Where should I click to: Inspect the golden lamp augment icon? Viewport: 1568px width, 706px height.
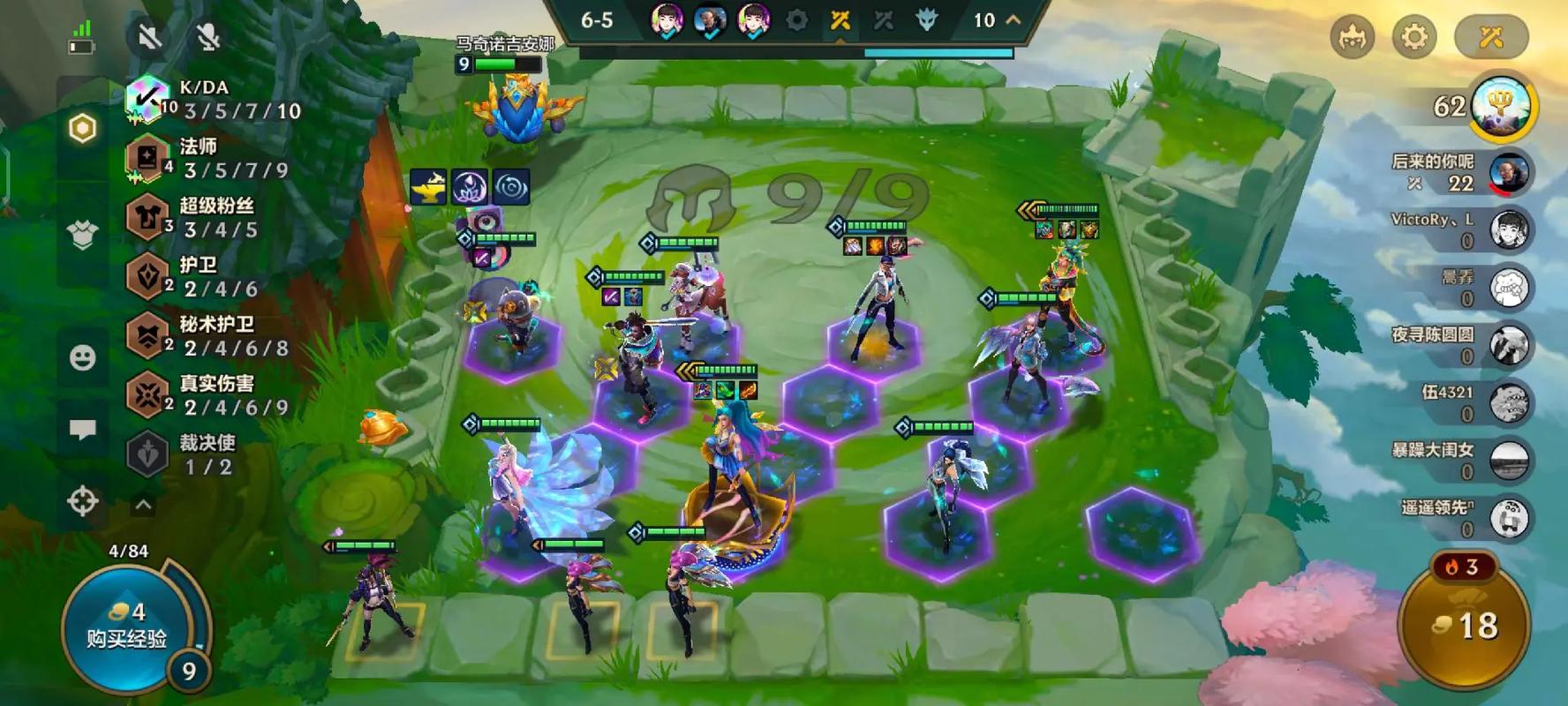428,187
